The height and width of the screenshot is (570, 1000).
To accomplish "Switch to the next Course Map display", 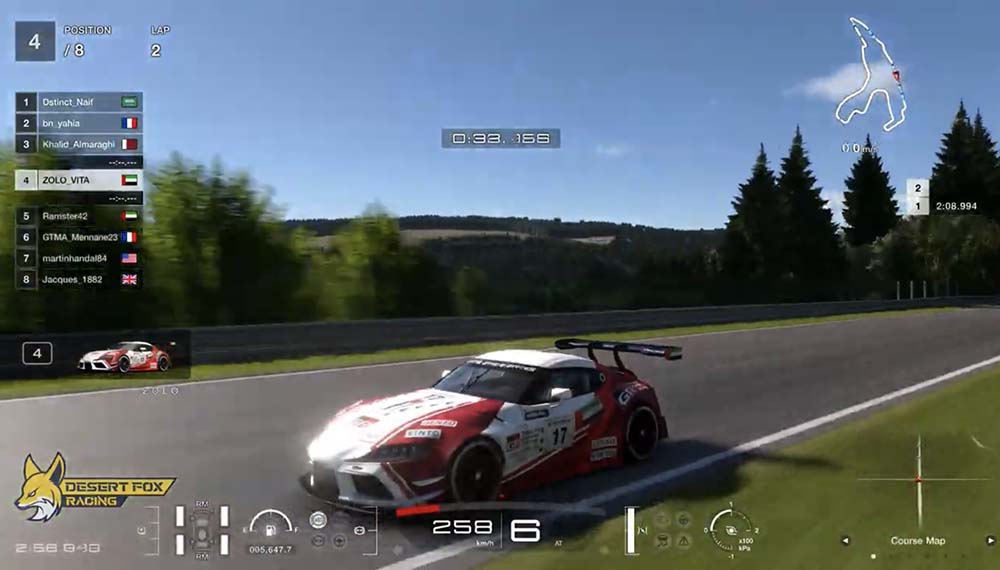I will coord(990,541).
